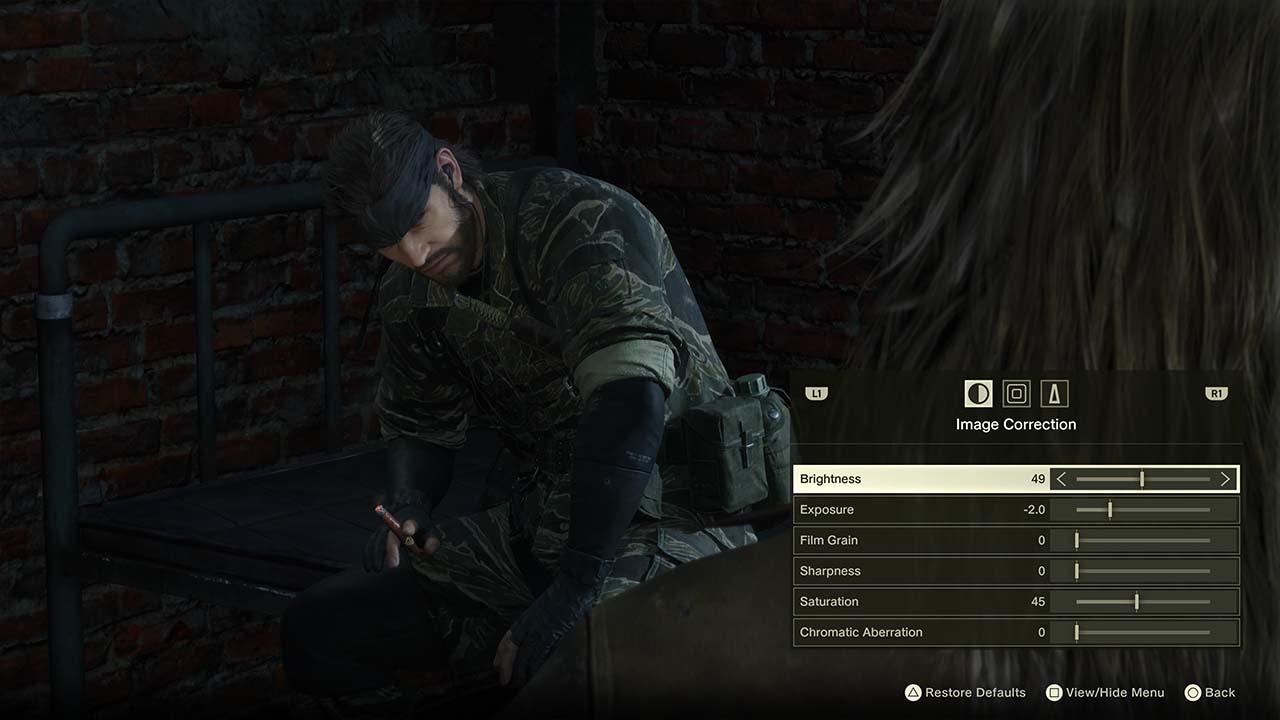Adjust the Film Grain slider
Screen dimensions: 1280x720
point(1143,541)
